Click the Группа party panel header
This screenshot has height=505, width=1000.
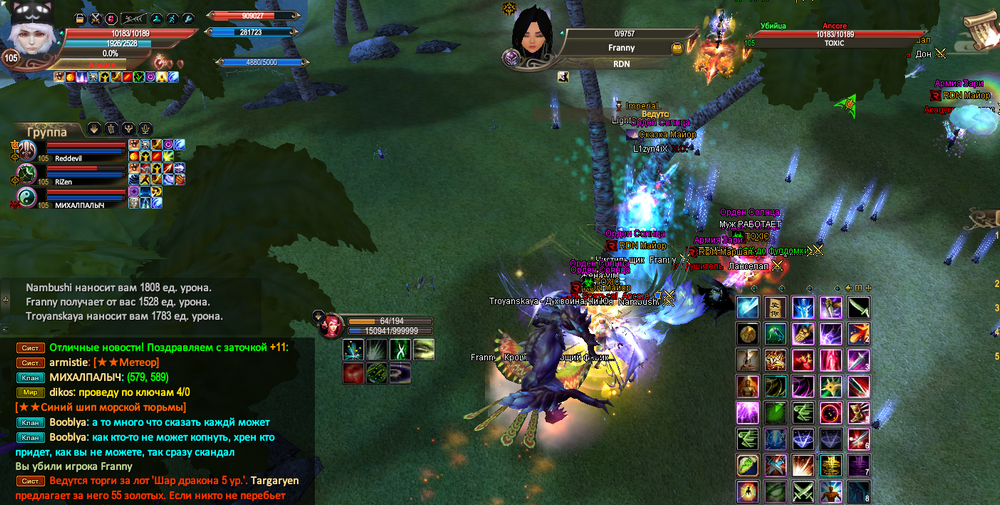point(47,131)
